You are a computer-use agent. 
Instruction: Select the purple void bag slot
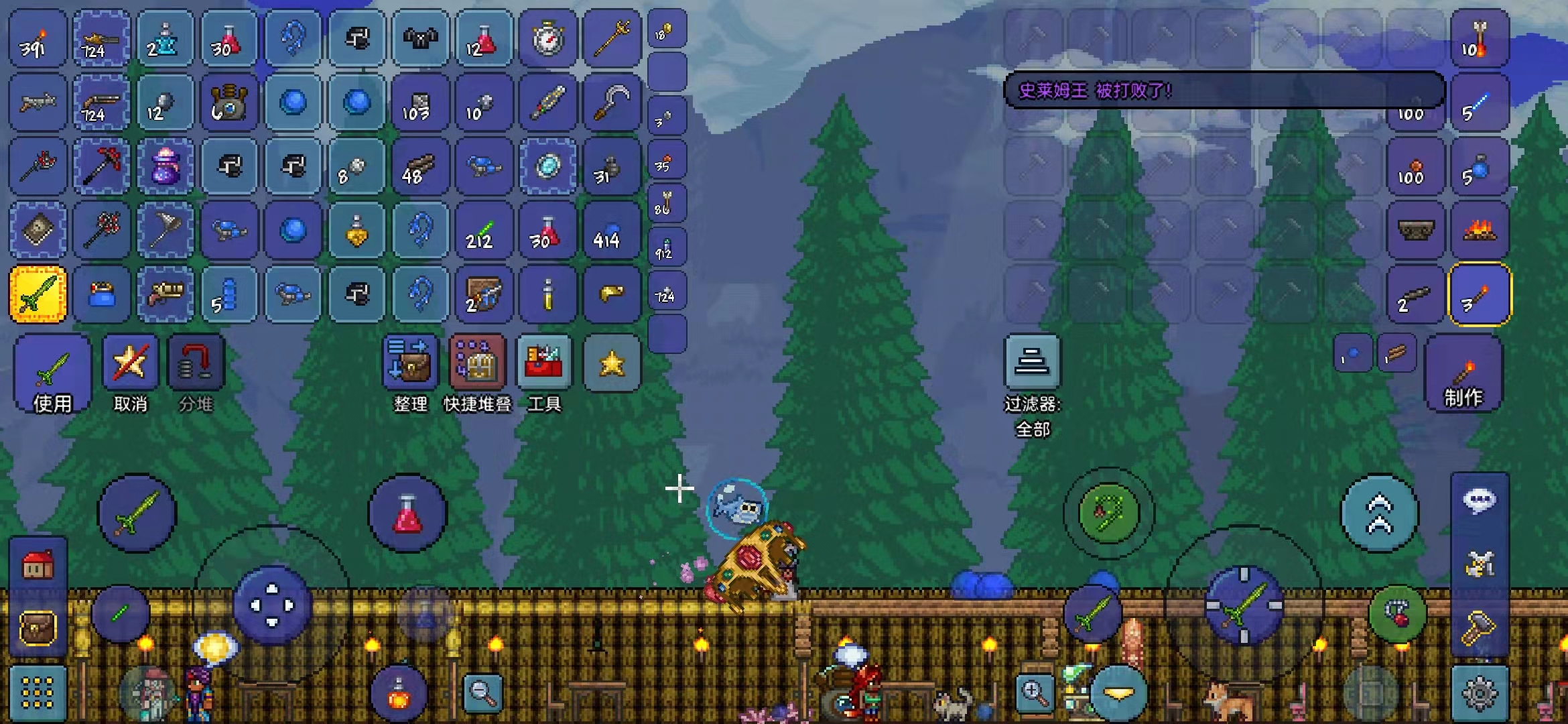pyautogui.click(x=166, y=166)
